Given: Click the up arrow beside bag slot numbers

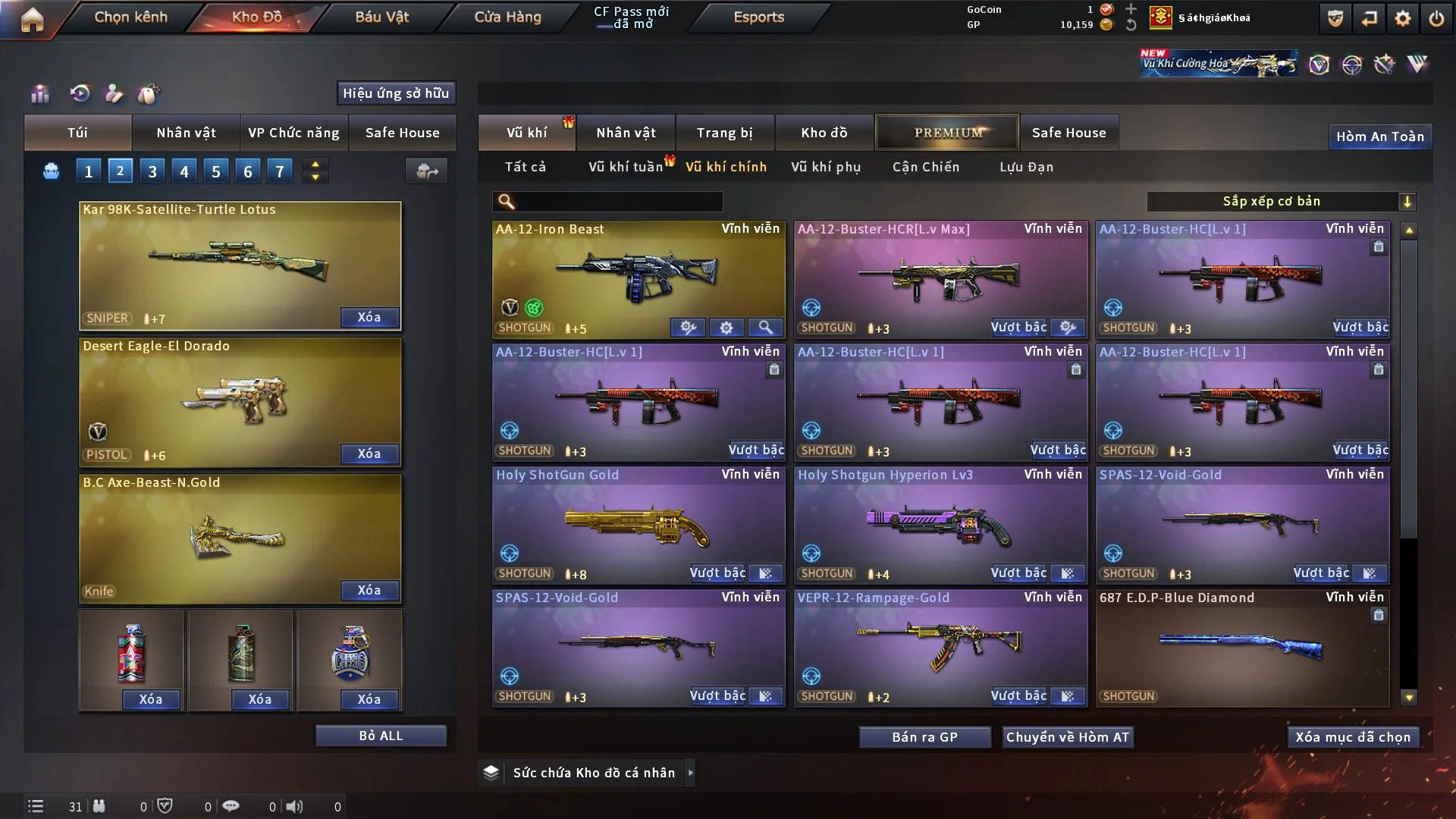Looking at the screenshot, I should tap(315, 165).
